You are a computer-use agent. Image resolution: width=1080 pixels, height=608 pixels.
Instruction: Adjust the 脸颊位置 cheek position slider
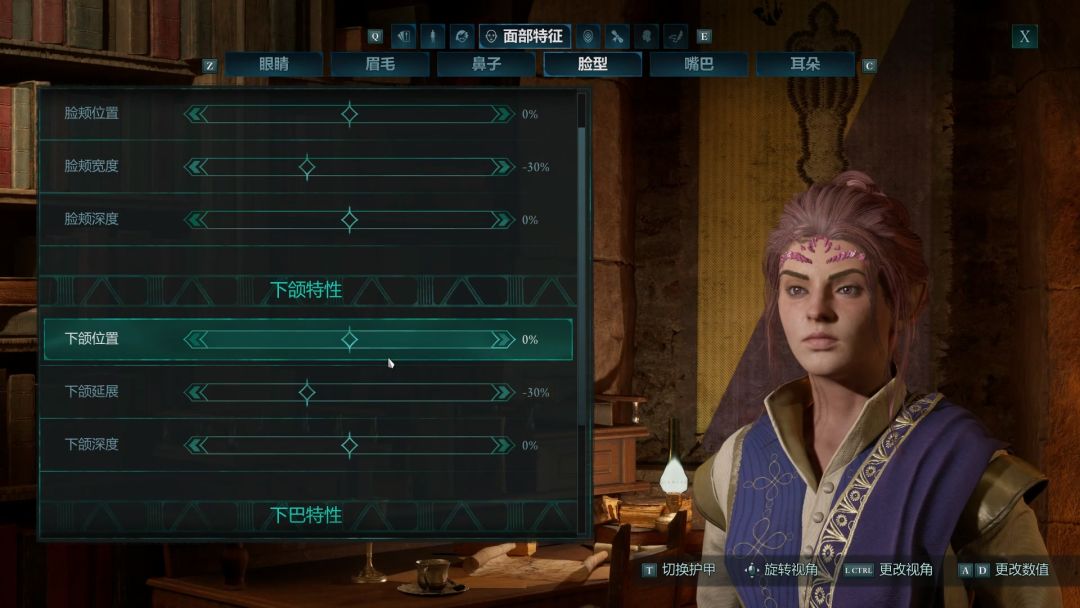point(349,114)
